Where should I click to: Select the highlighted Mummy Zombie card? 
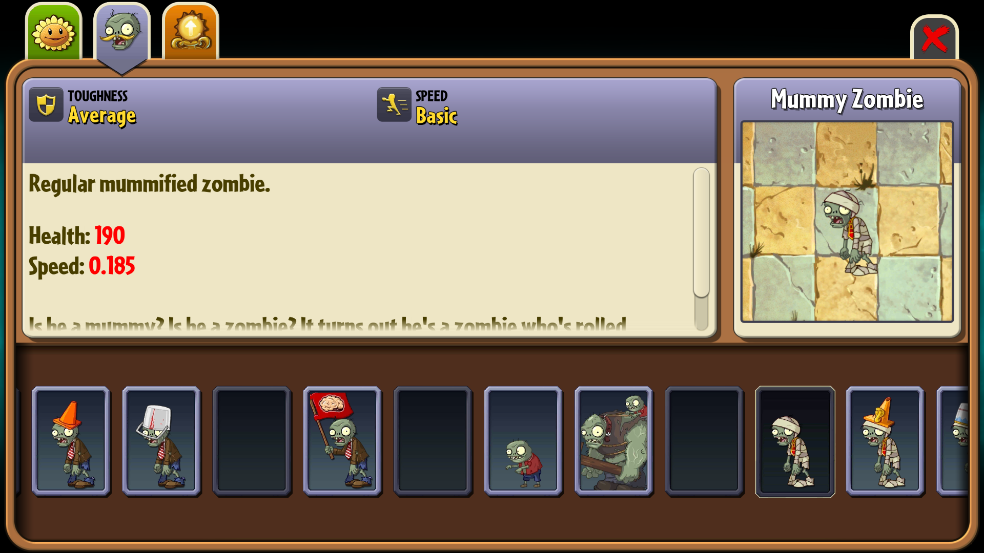[795, 441]
